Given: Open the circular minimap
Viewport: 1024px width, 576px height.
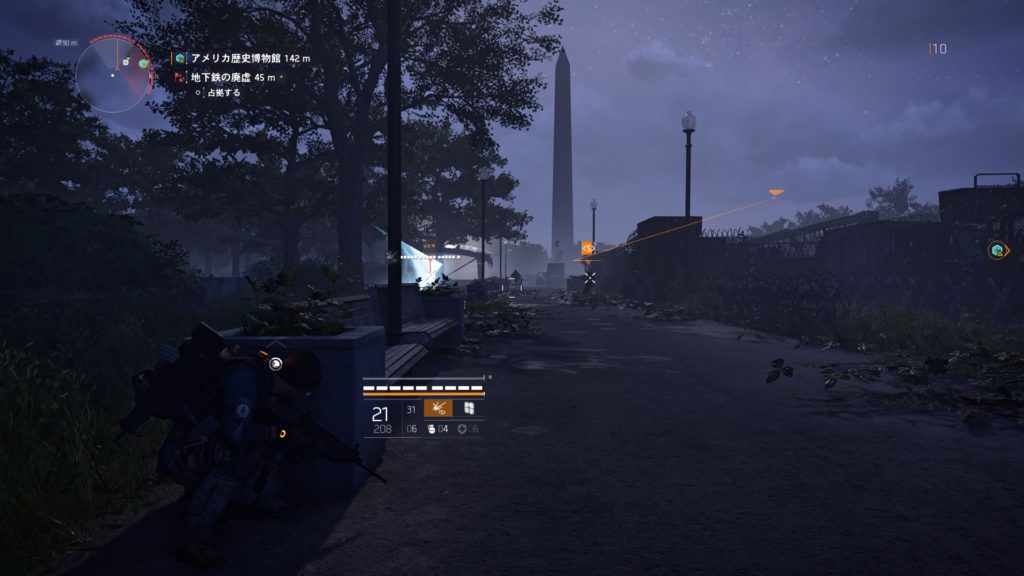Looking at the screenshot, I should 112,74.
